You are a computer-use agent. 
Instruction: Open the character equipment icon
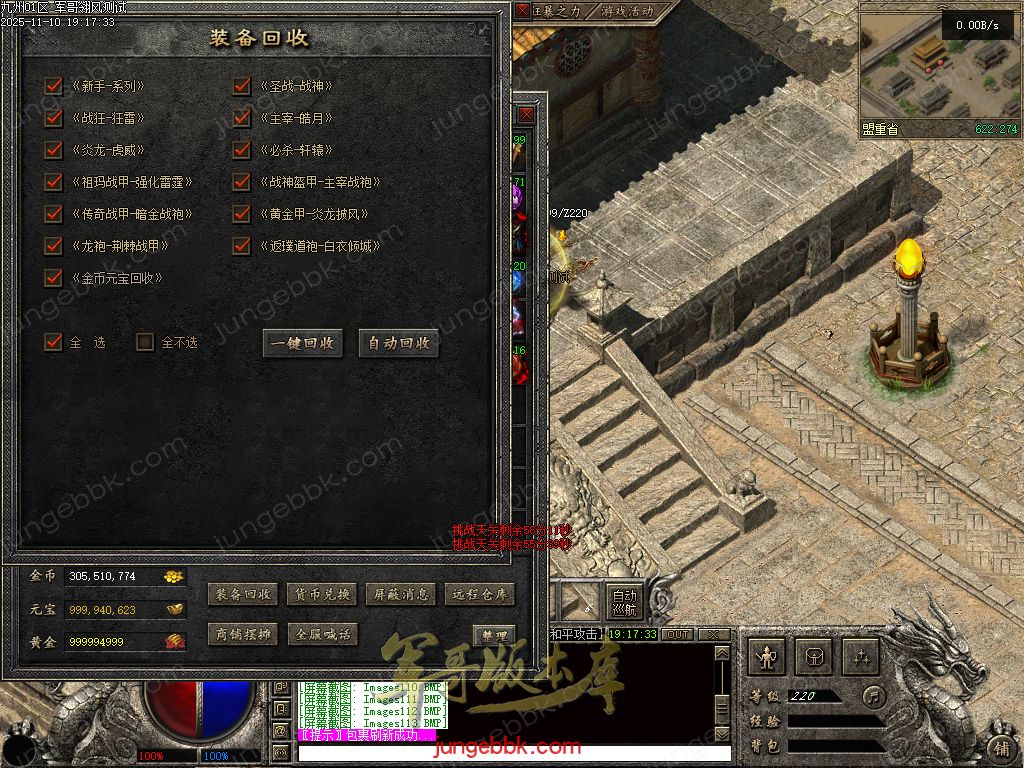coord(768,657)
